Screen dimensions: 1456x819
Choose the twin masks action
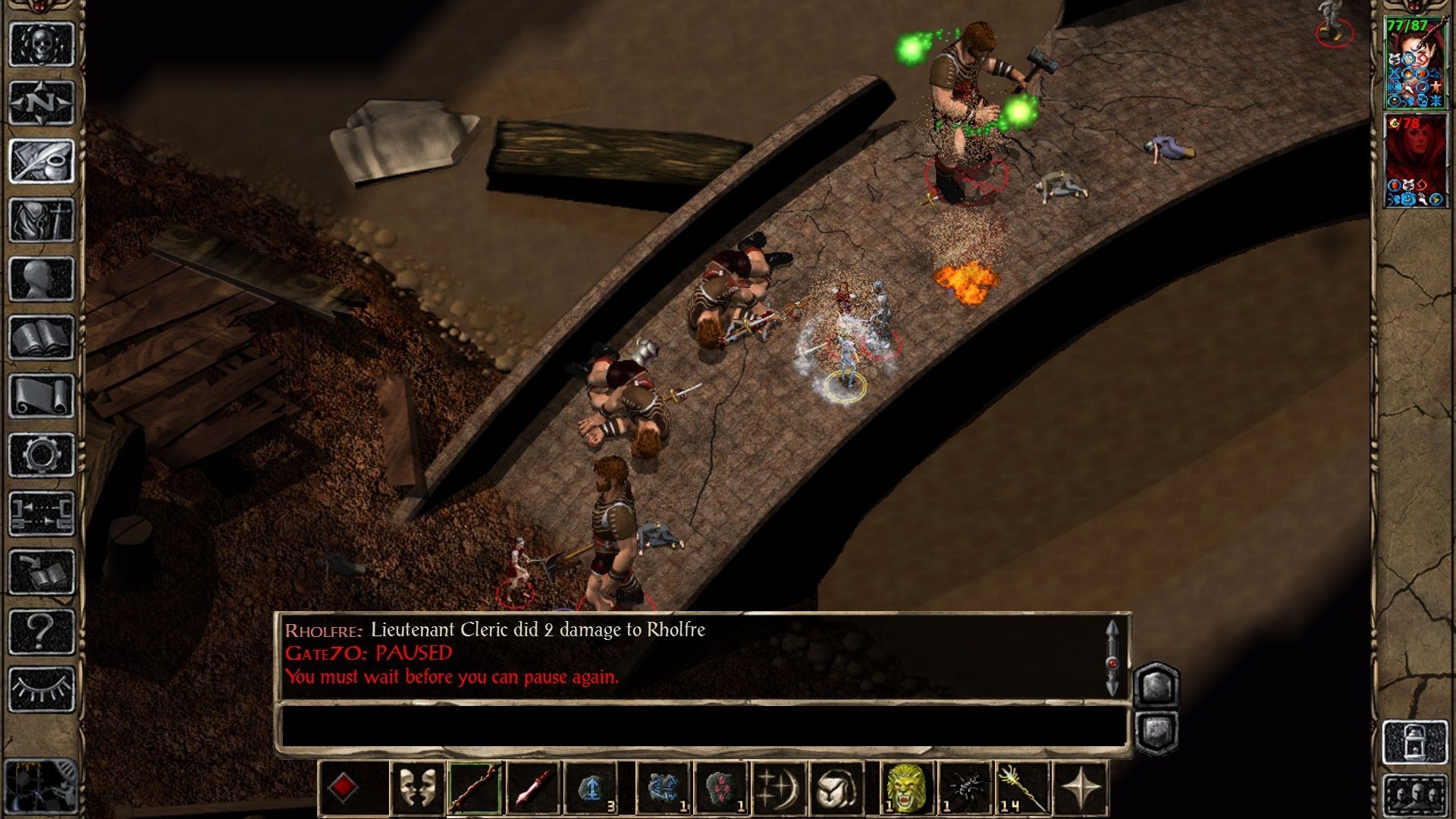(x=416, y=789)
